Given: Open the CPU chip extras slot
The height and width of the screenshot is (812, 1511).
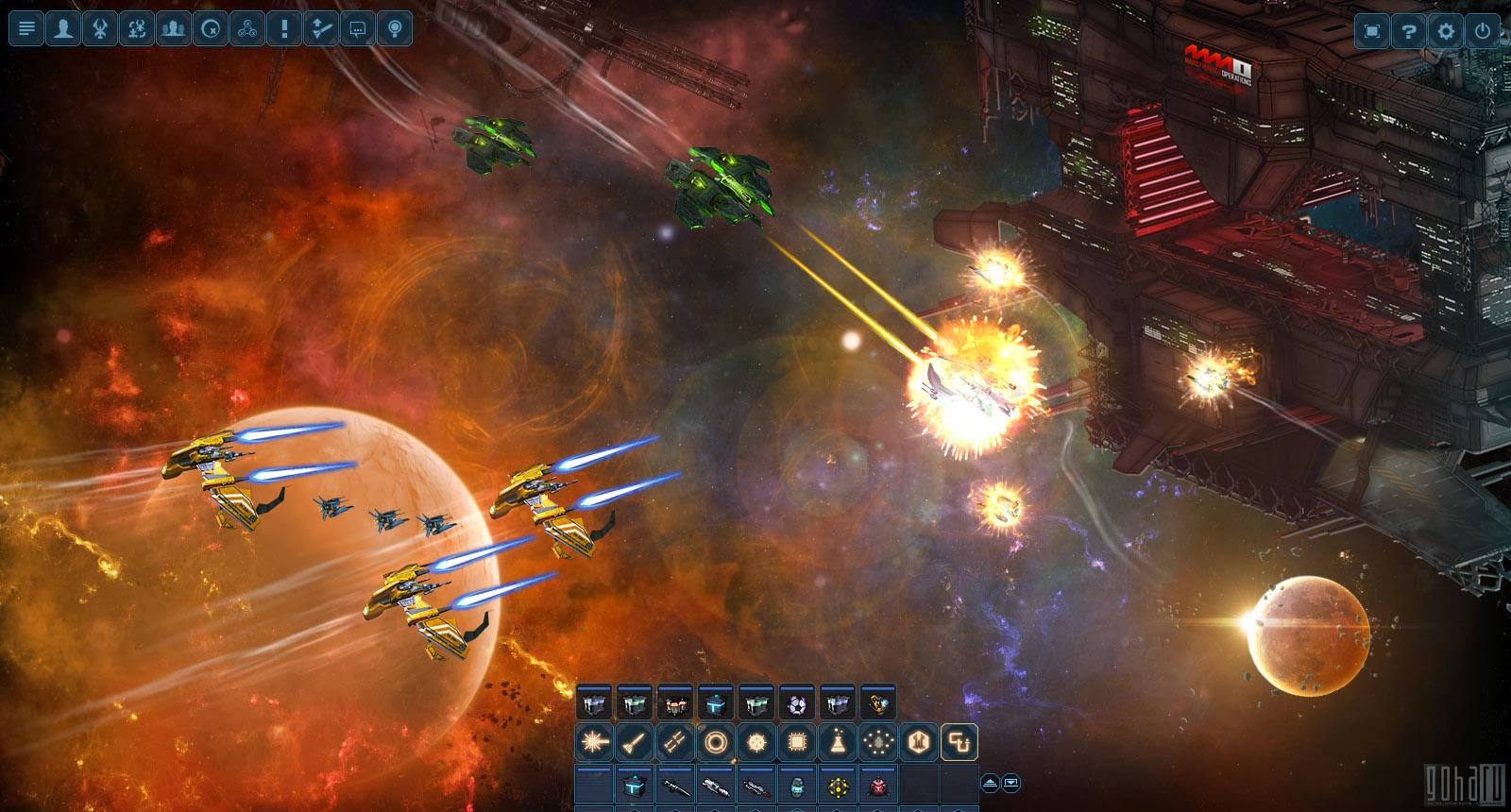Looking at the screenshot, I should tap(797, 743).
